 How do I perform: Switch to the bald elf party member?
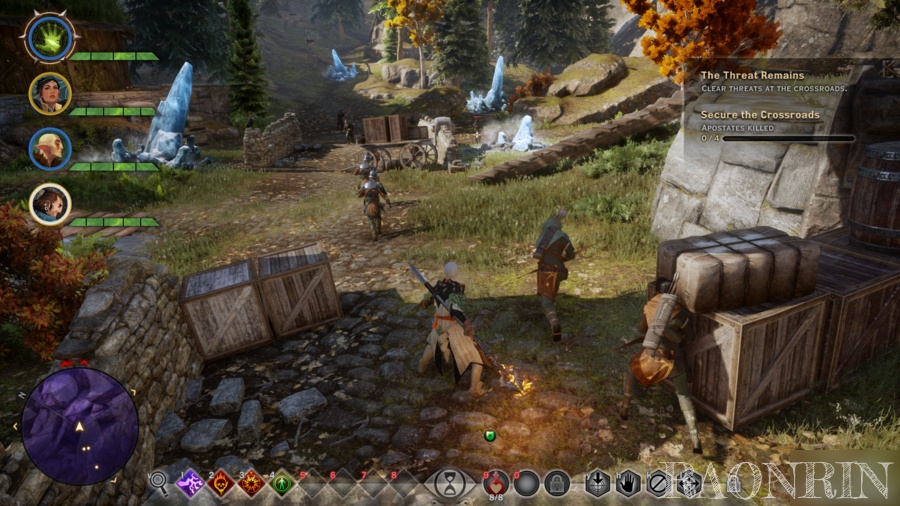[49, 149]
